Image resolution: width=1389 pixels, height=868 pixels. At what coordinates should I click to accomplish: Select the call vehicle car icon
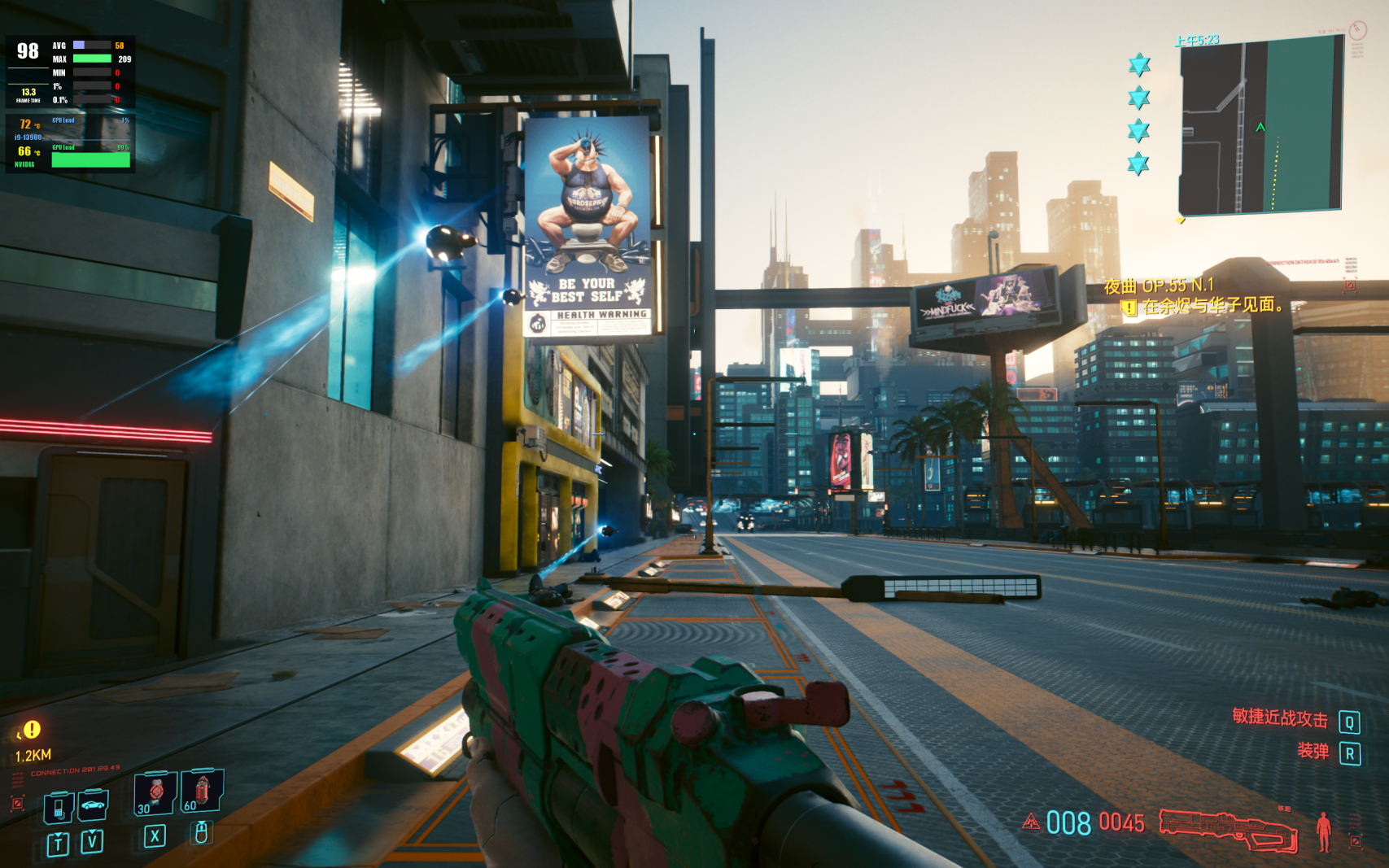[93, 805]
